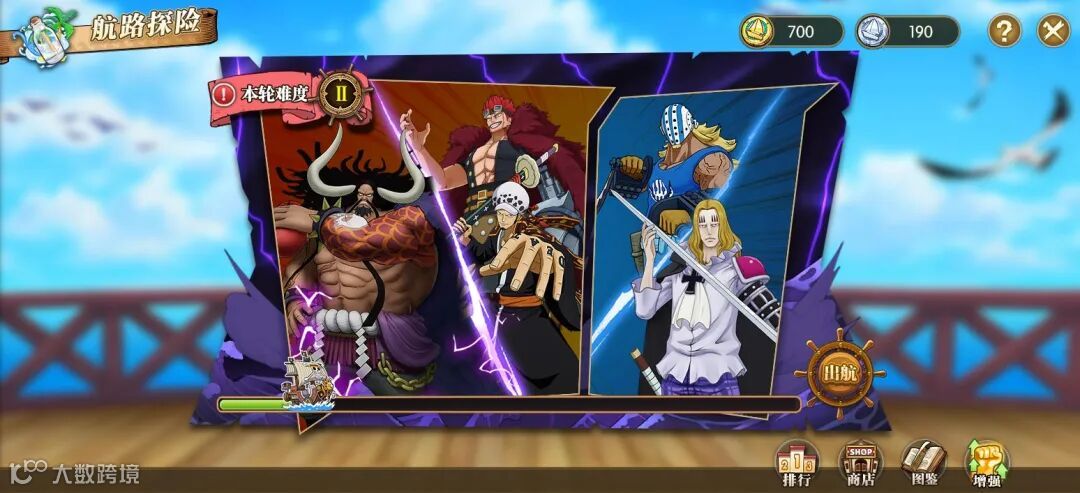1080x493 pixels.
Task: Close the voyage adventure screen
Action: pyautogui.click(x=1052, y=30)
